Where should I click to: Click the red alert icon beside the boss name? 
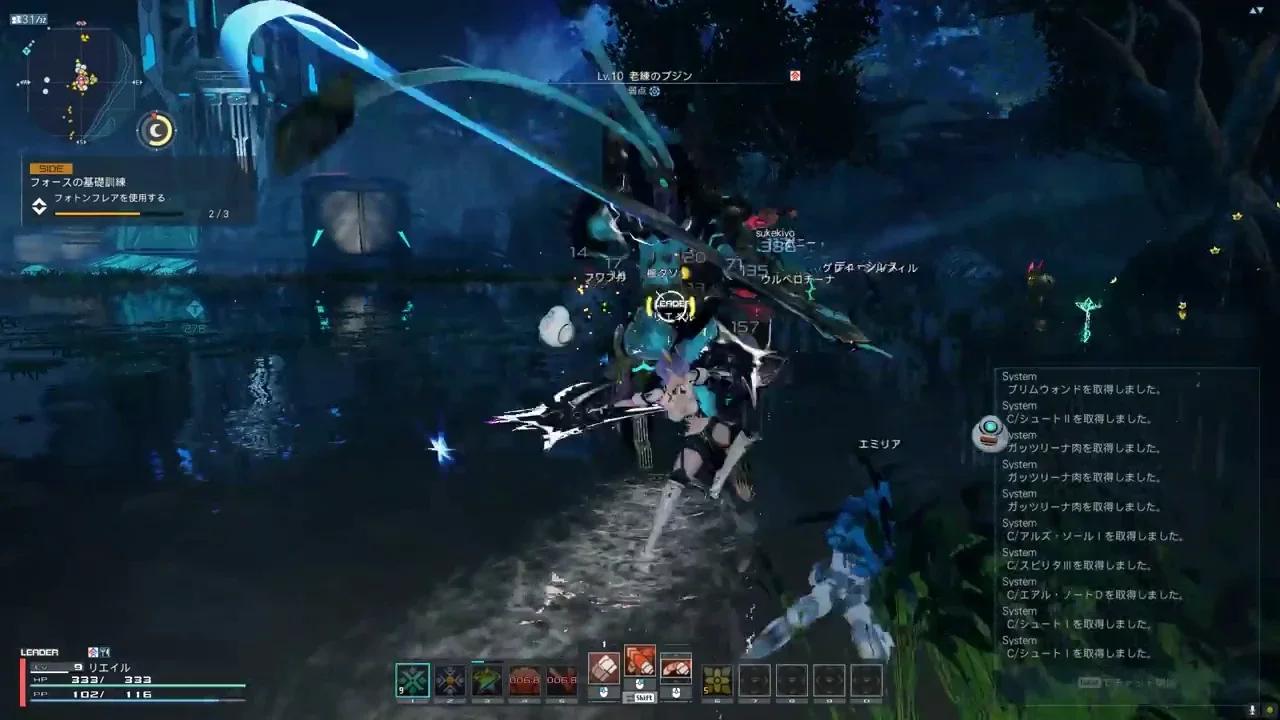793,75
